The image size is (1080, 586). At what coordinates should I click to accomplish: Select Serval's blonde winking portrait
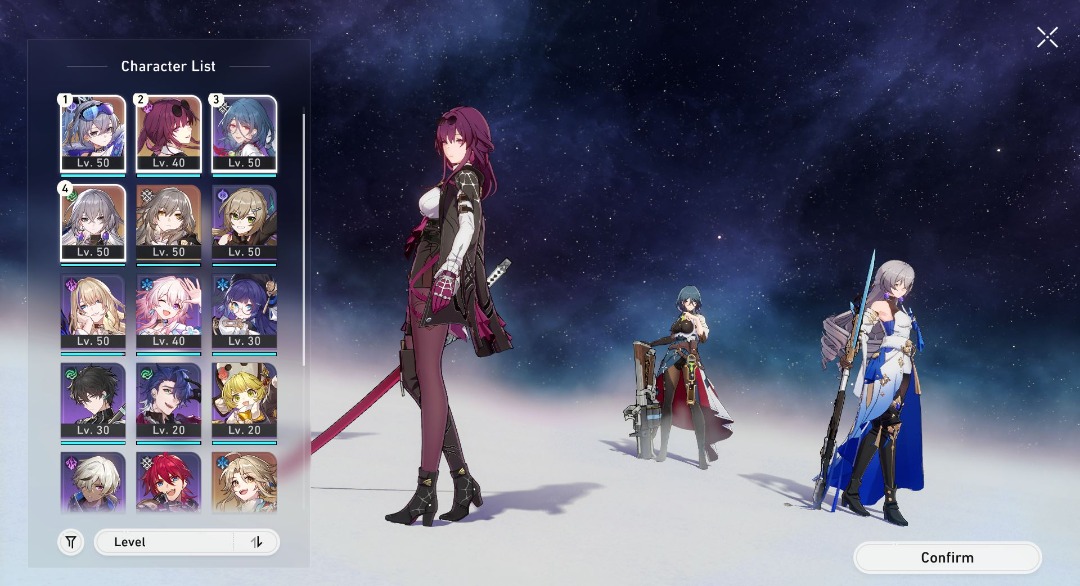pos(92,313)
